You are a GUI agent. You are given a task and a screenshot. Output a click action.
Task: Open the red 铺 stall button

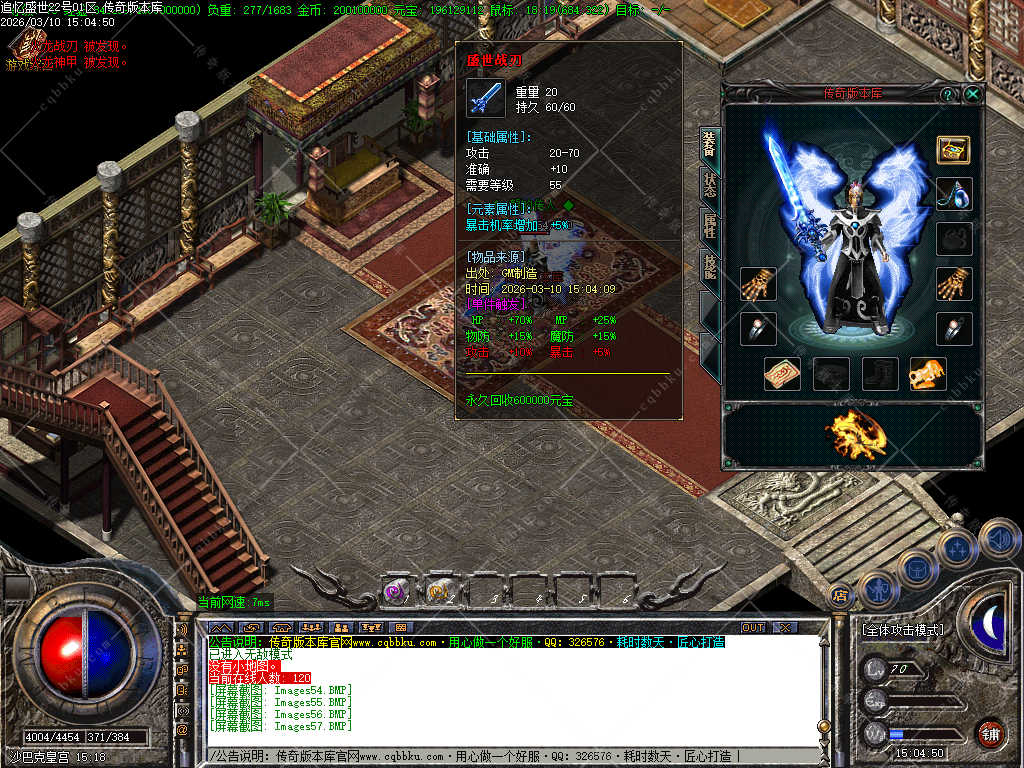(x=990, y=732)
